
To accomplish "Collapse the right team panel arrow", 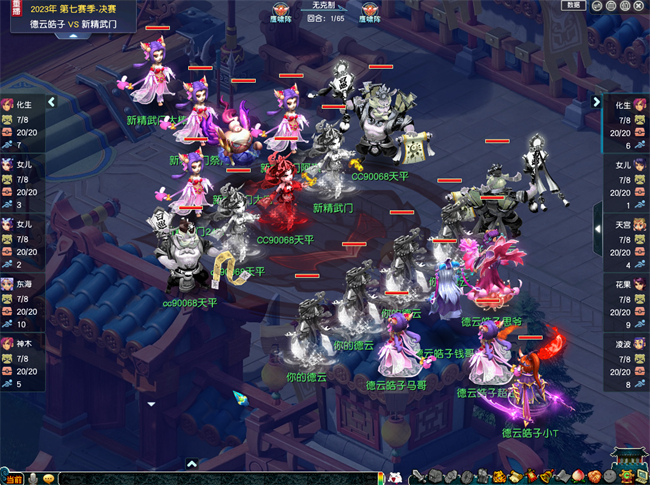I will click(598, 102).
